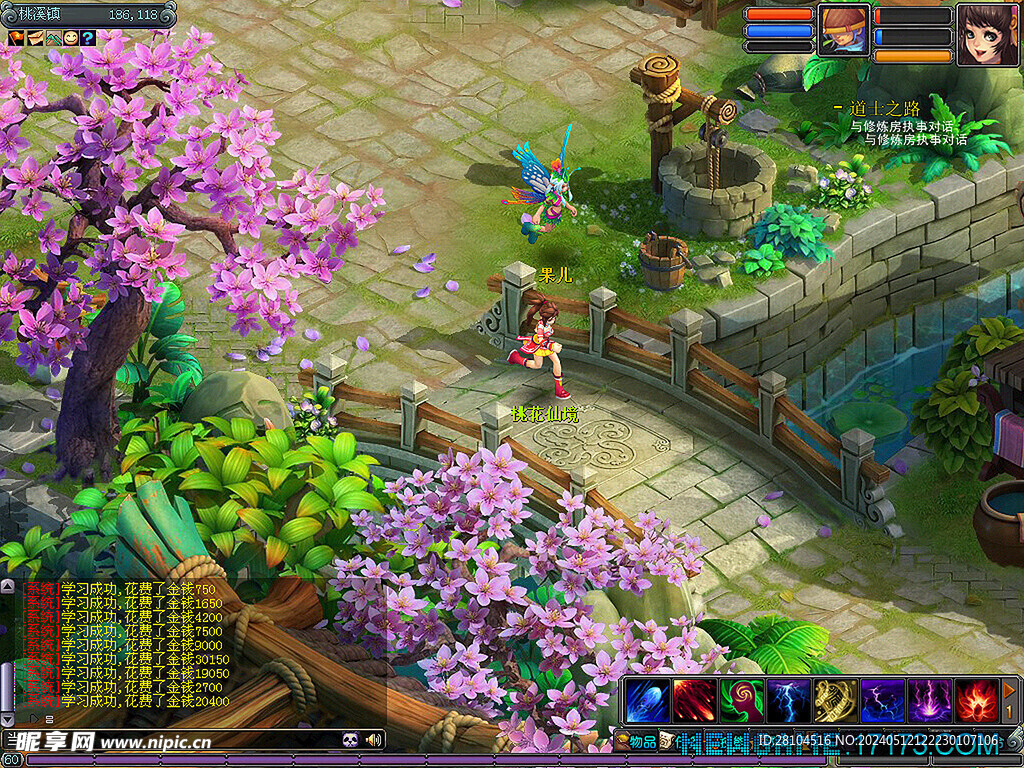
Task: Cast the red fire lotus skill
Action: tap(976, 700)
